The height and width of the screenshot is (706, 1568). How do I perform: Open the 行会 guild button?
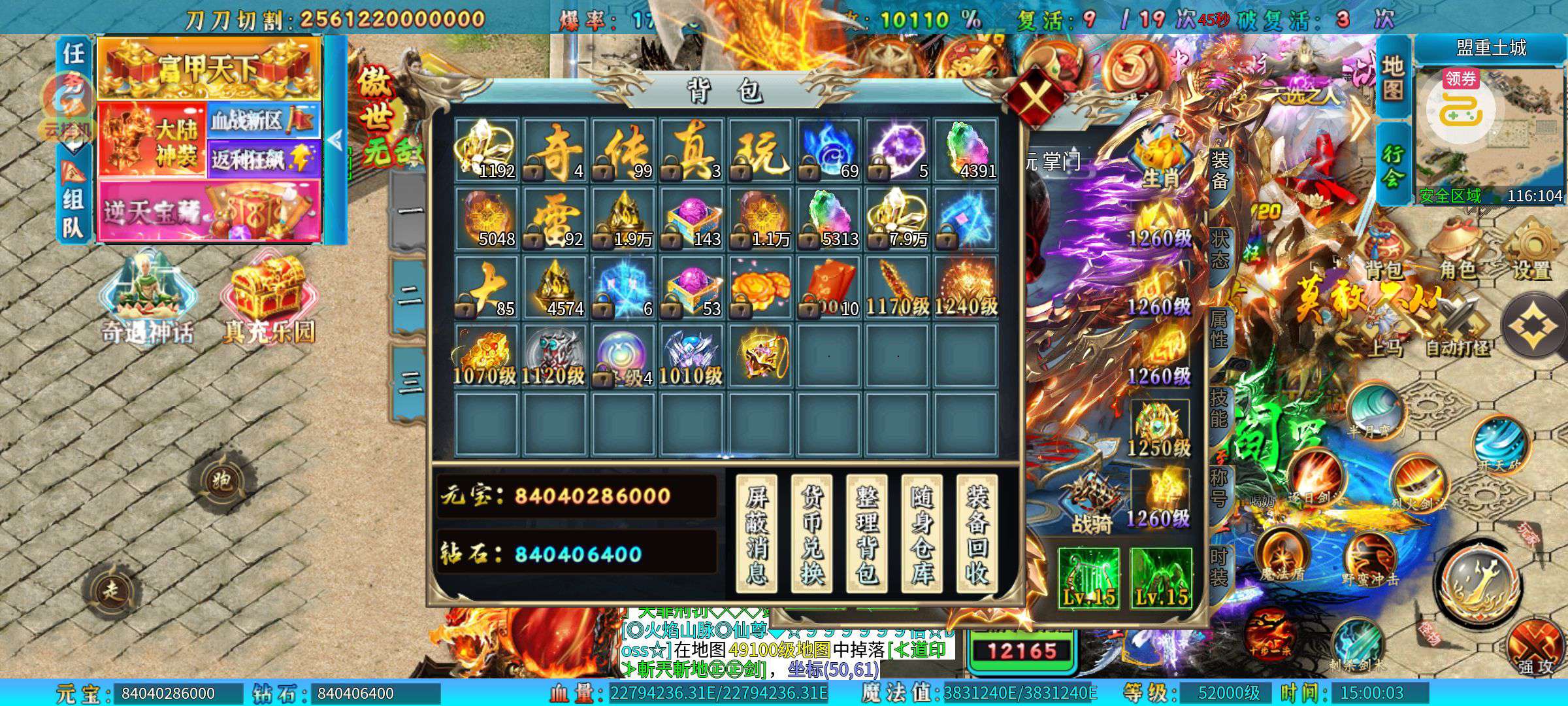tap(1392, 165)
